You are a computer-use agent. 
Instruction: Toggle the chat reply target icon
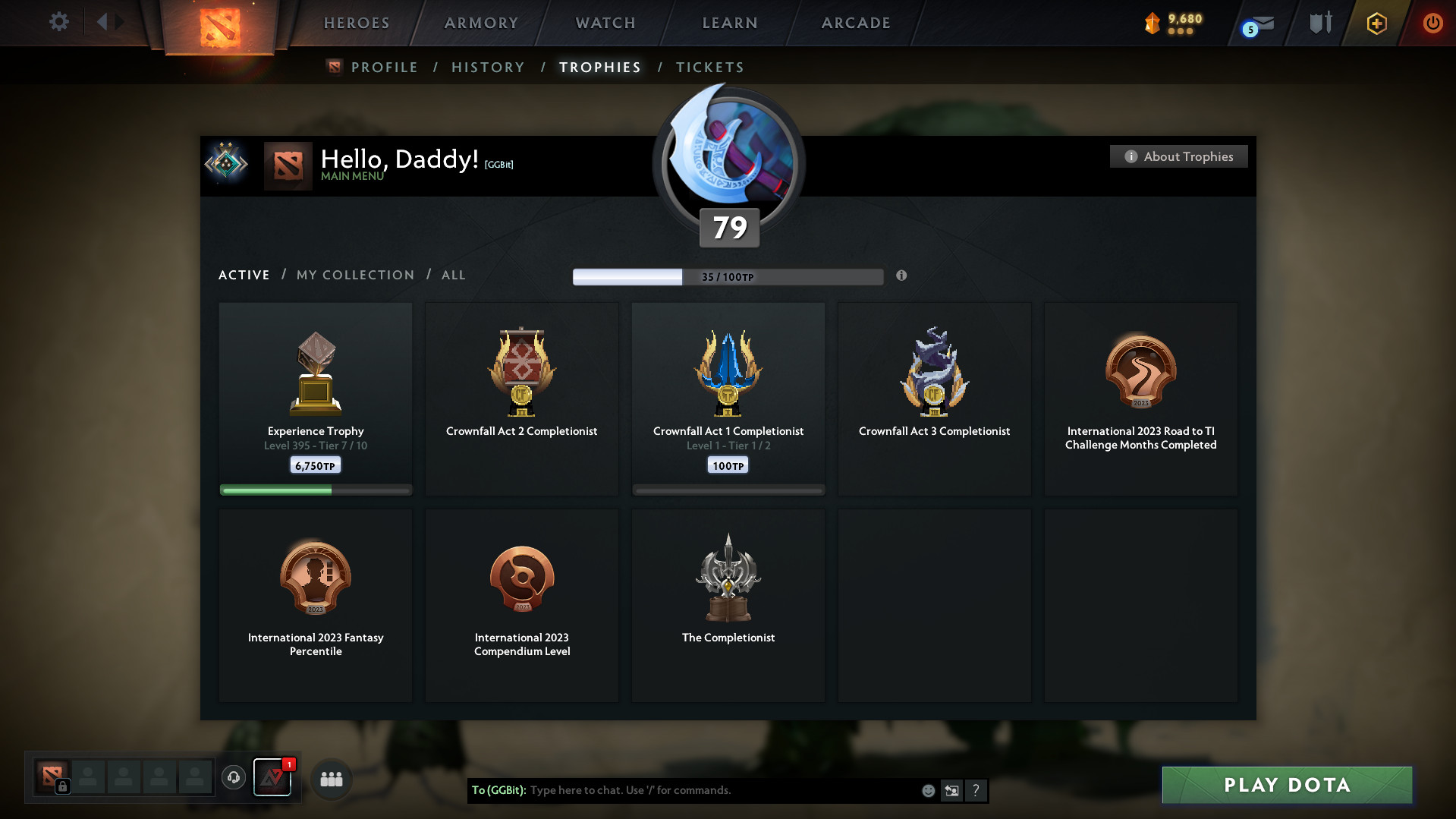pyautogui.click(x=951, y=790)
